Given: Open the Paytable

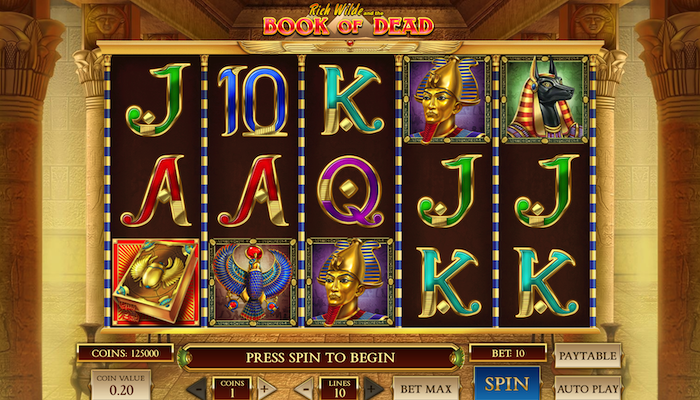Looking at the screenshot, I should (x=587, y=356).
